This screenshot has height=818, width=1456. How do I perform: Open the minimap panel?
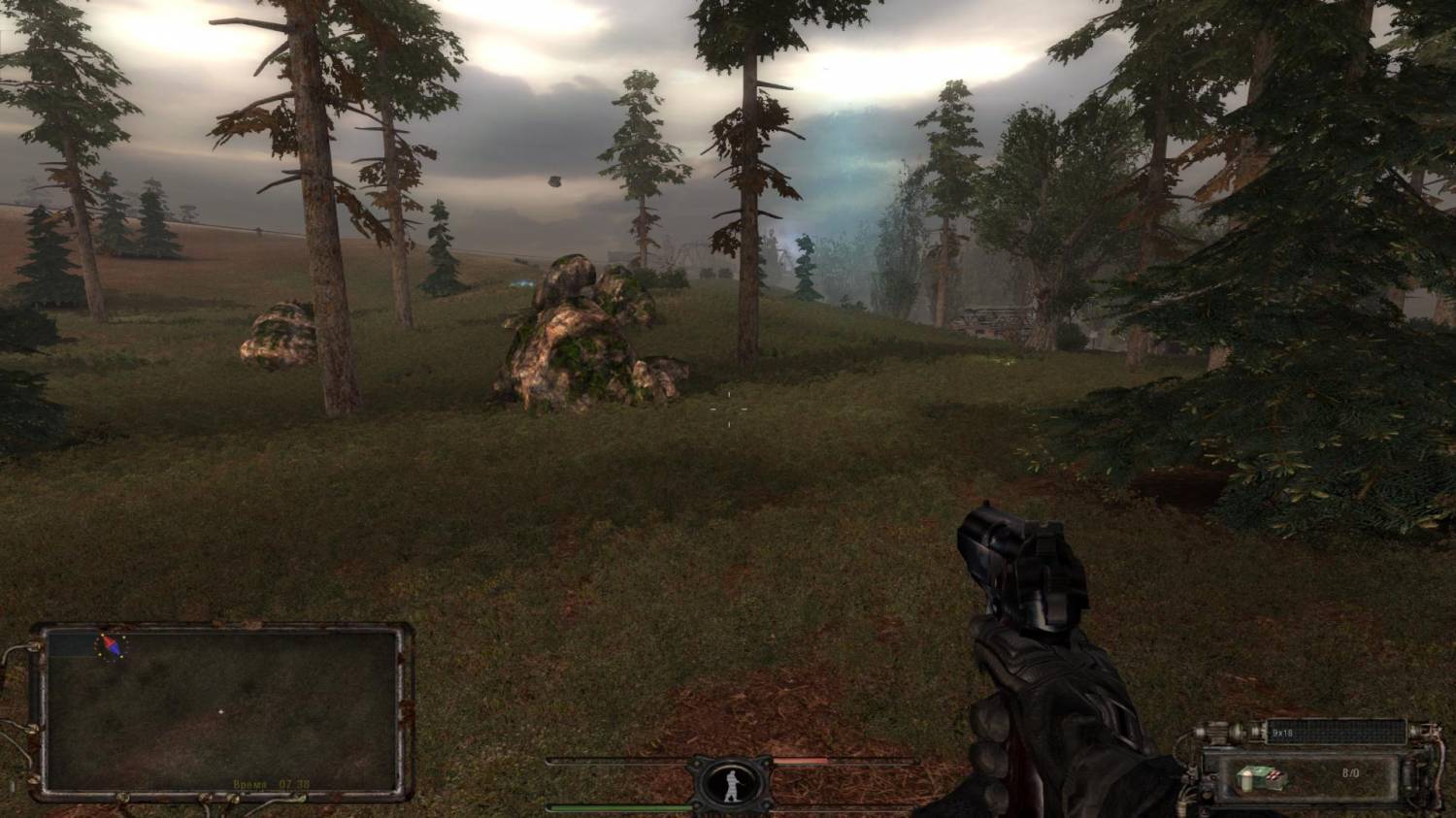click(x=220, y=709)
